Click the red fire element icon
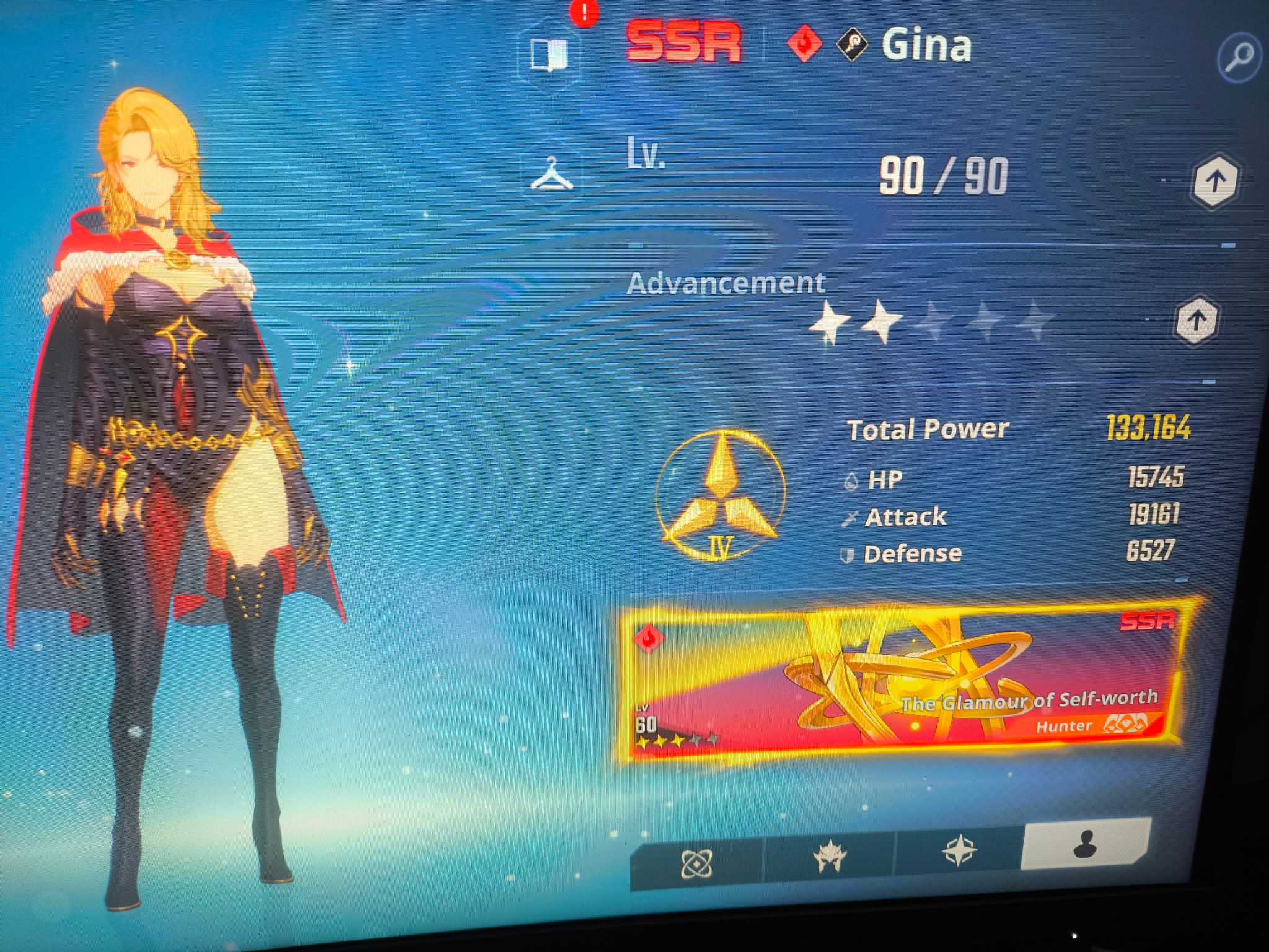Screen dimensions: 1269x952 pyautogui.click(x=804, y=44)
